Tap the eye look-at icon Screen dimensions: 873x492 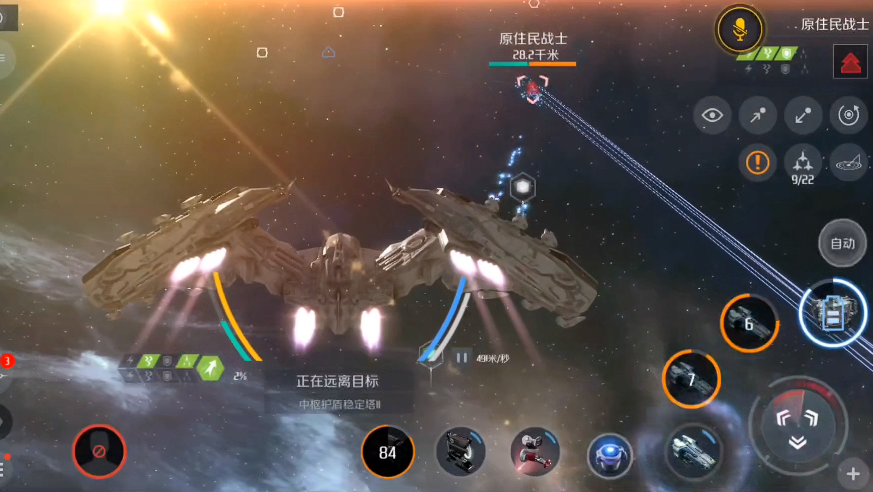712,115
